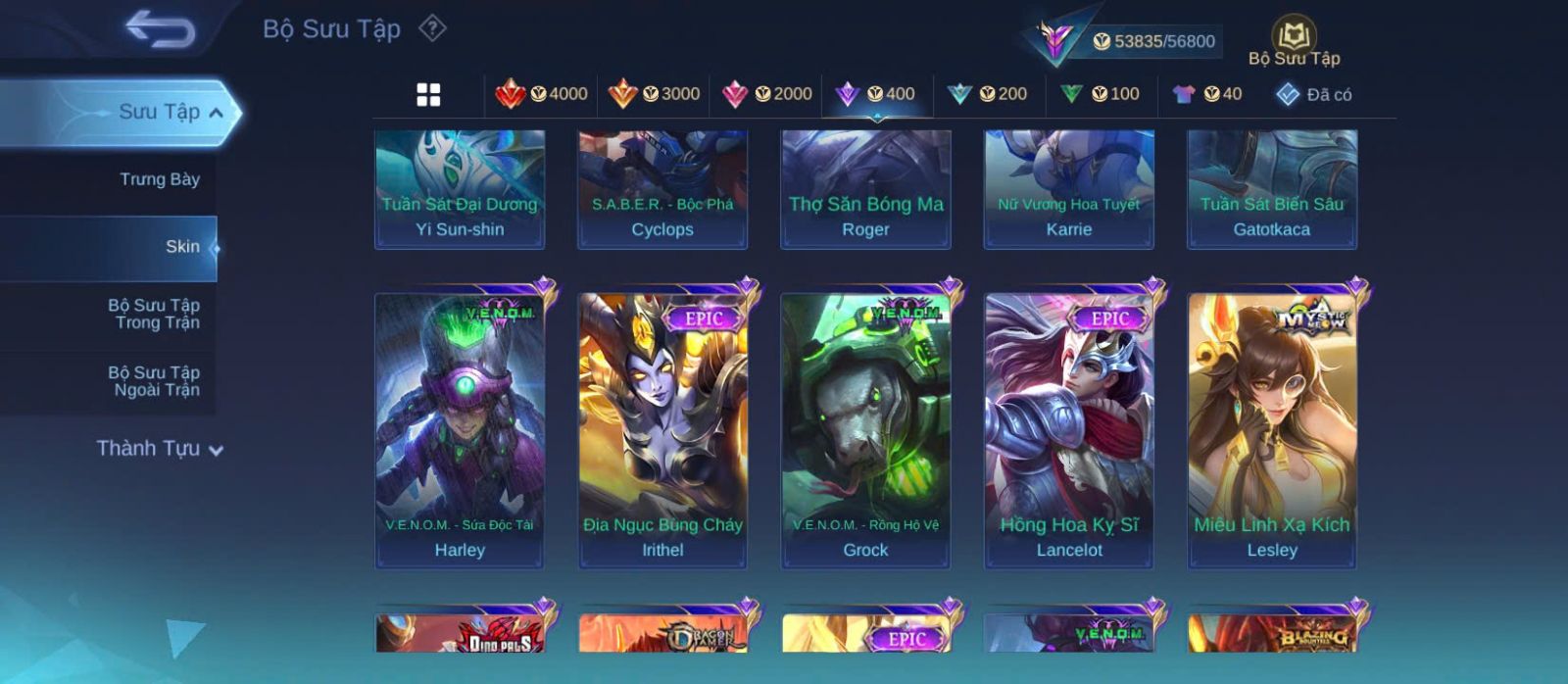
Task: Switch to the 2000 point tier
Action: (766, 94)
